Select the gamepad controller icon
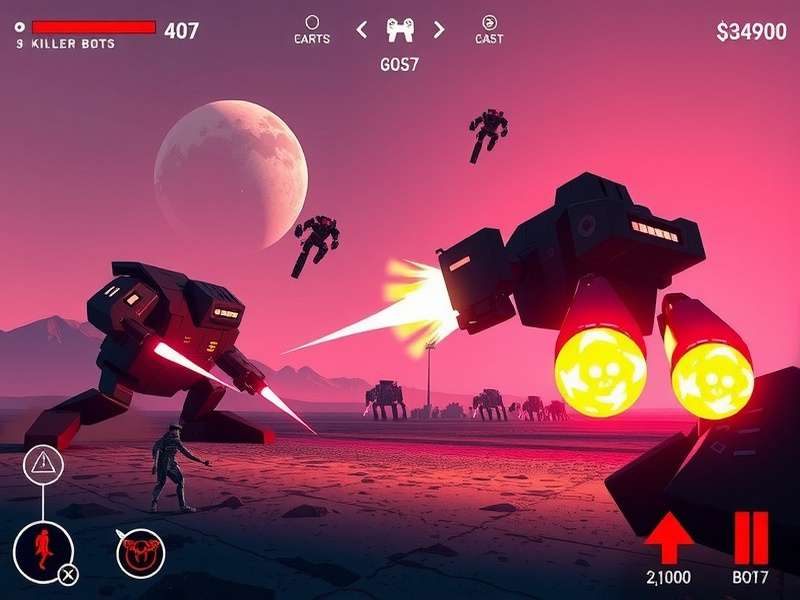The width and height of the screenshot is (800, 600). click(400, 29)
